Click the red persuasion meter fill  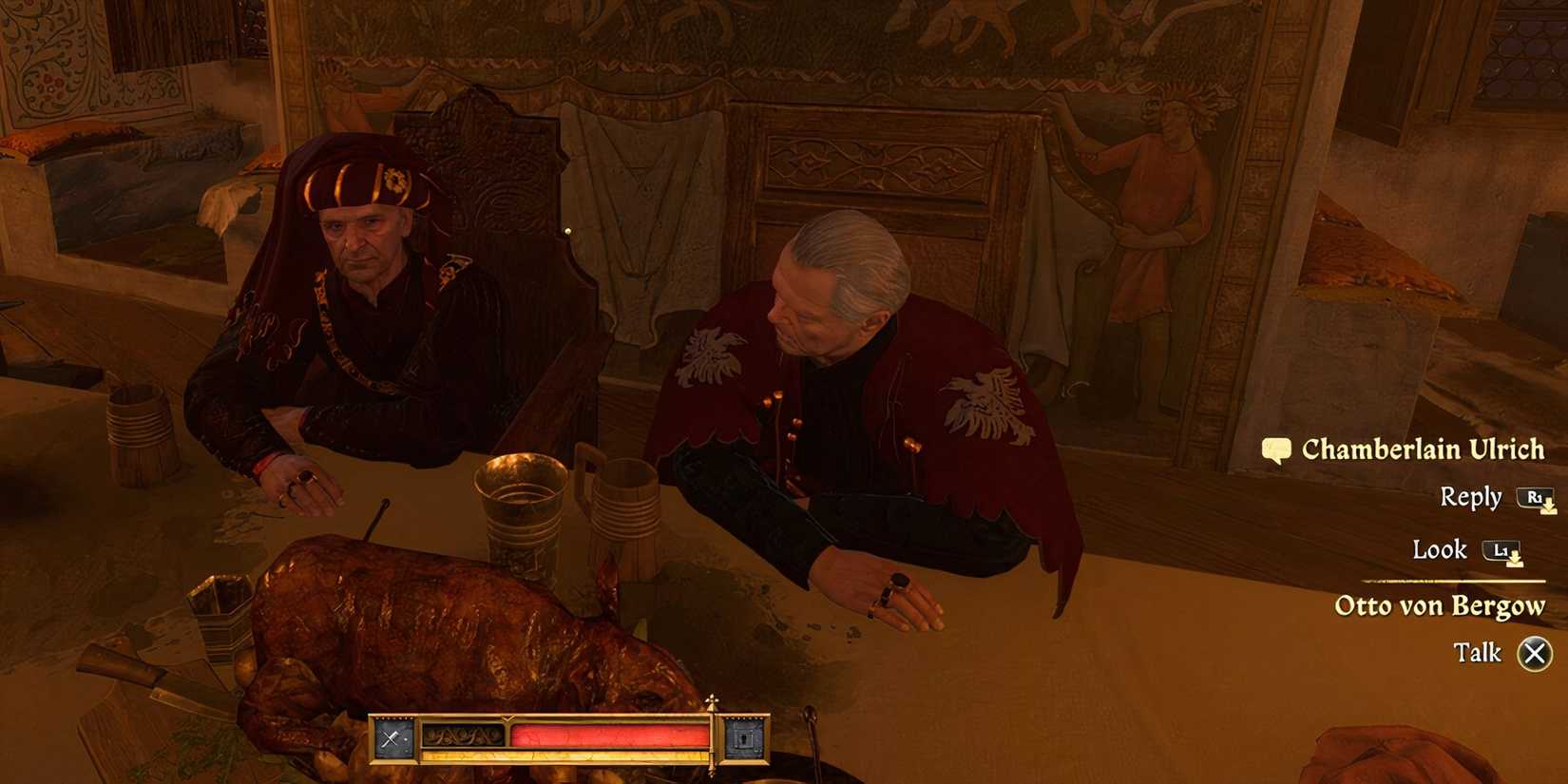pos(609,735)
